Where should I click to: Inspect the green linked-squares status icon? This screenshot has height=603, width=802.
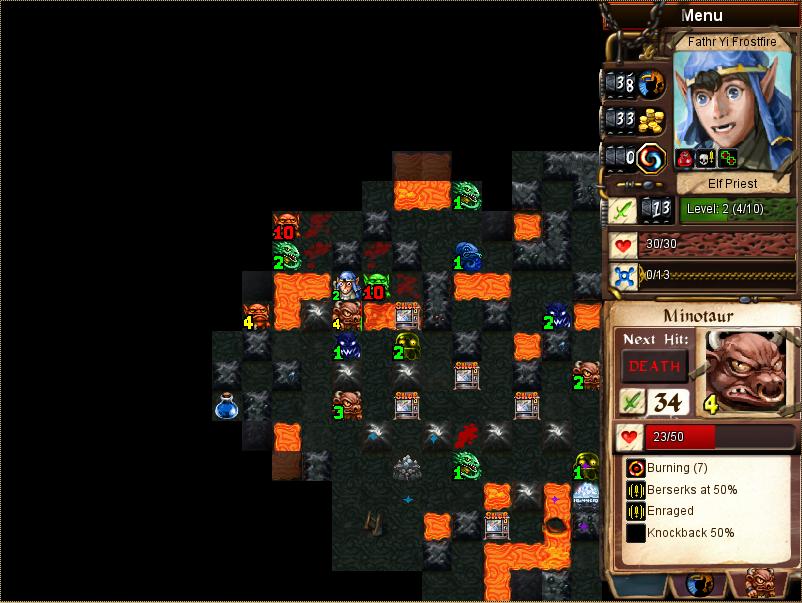coord(727,158)
